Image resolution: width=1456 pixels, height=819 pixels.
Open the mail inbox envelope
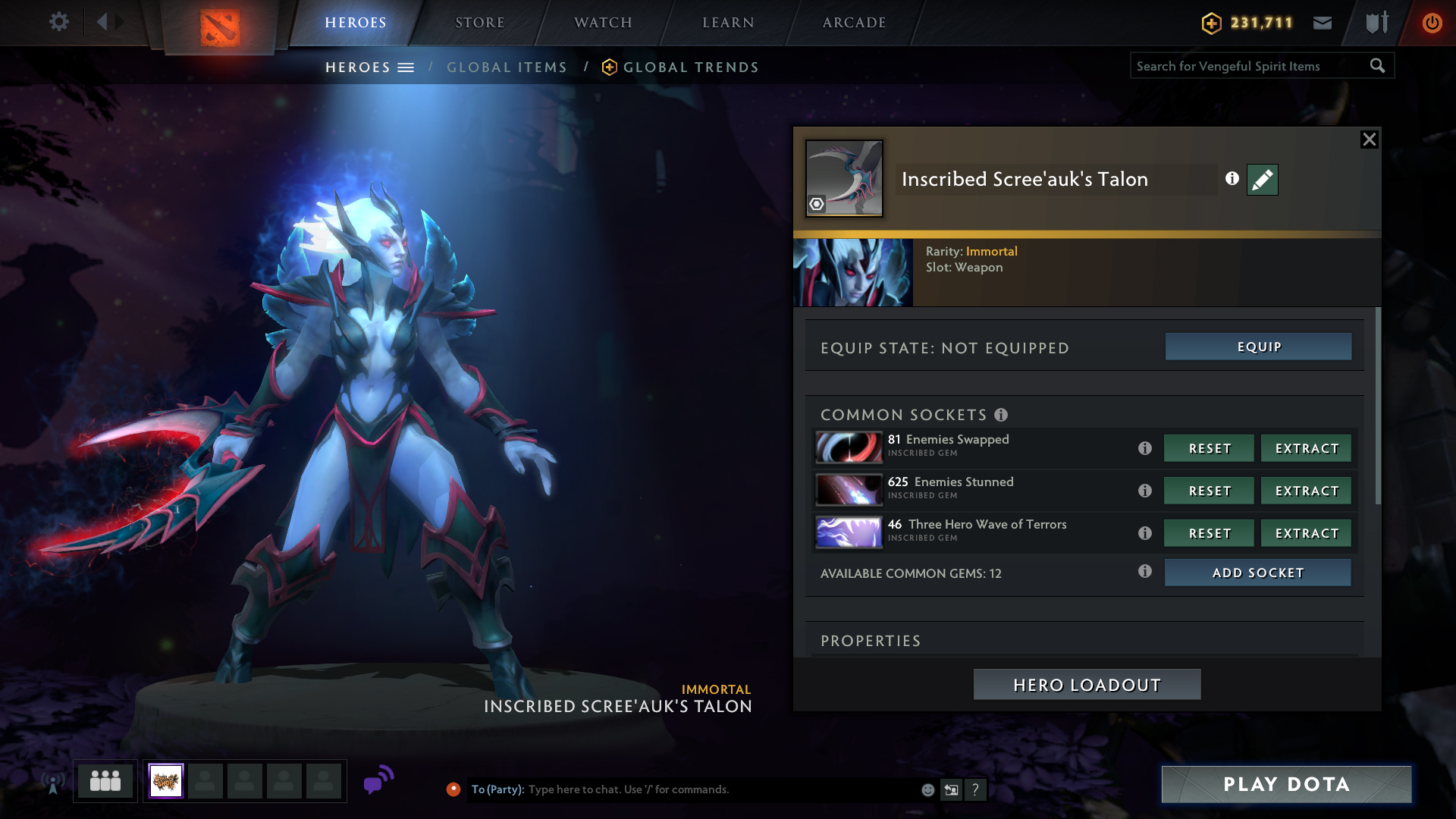[x=1323, y=23]
